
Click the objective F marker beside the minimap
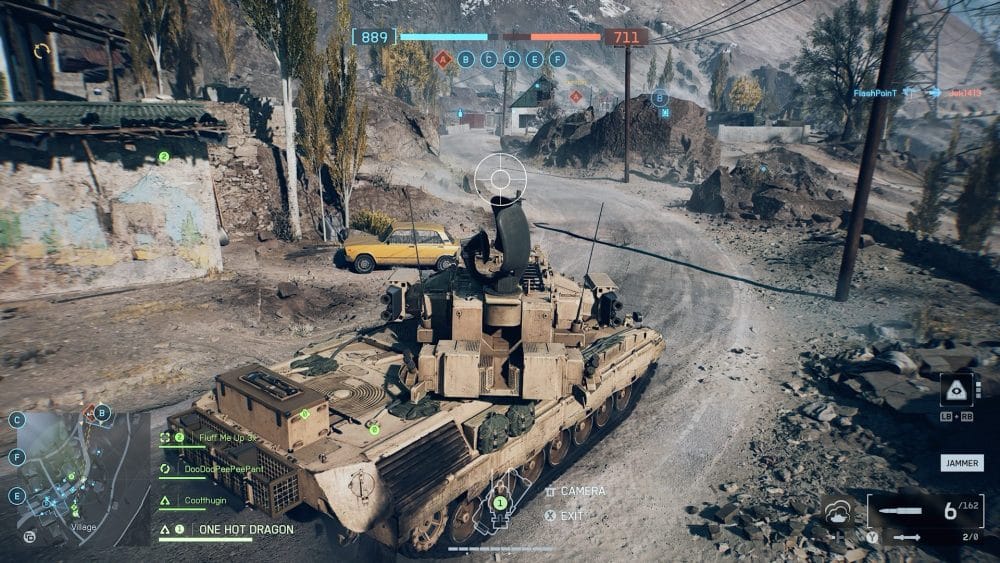[x=17, y=457]
